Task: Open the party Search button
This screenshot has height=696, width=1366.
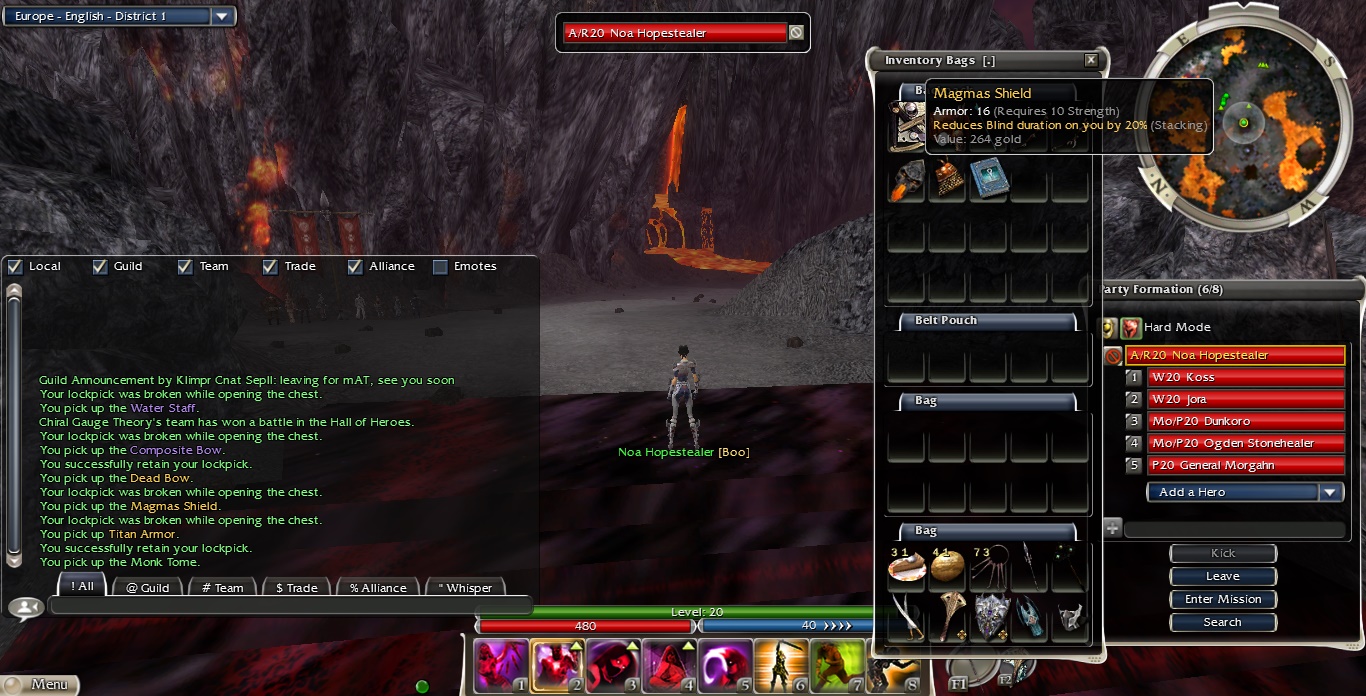Action: (x=1222, y=622)
